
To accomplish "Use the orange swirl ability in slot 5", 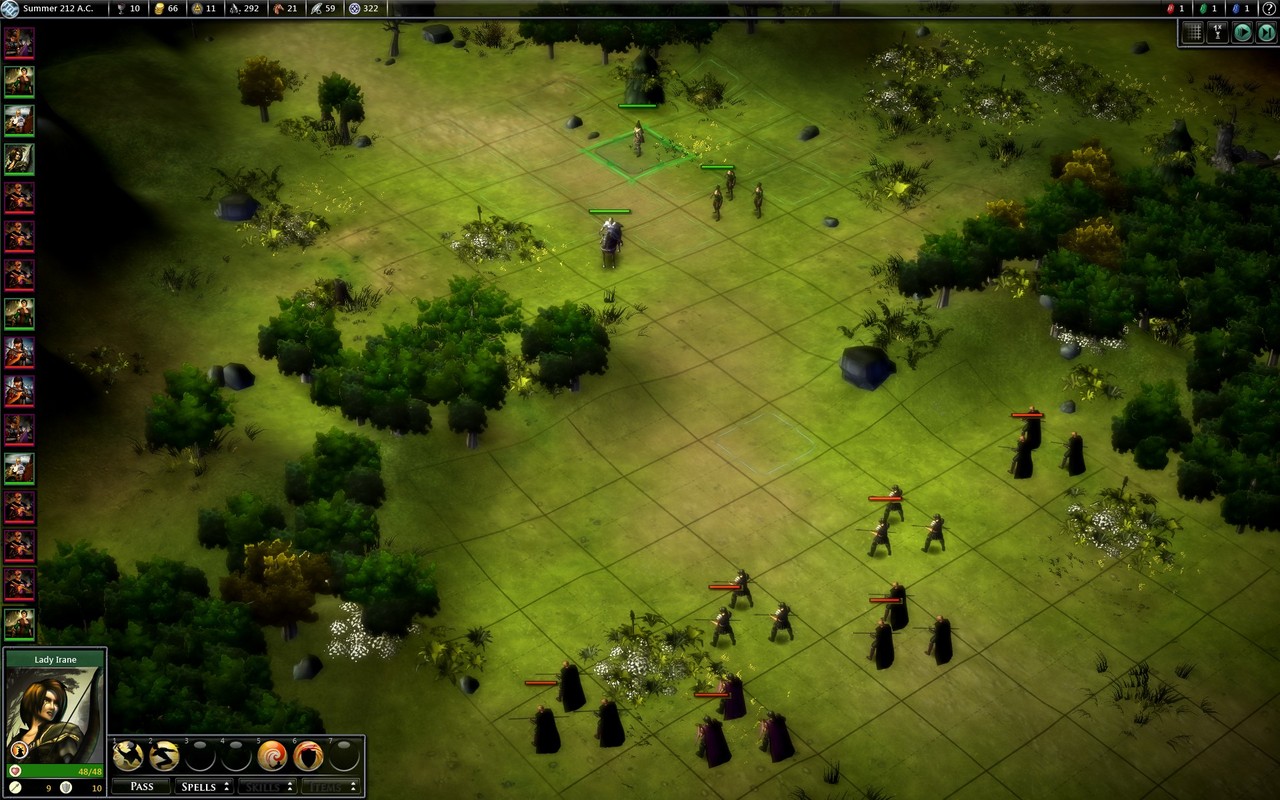I will (272, 756).
